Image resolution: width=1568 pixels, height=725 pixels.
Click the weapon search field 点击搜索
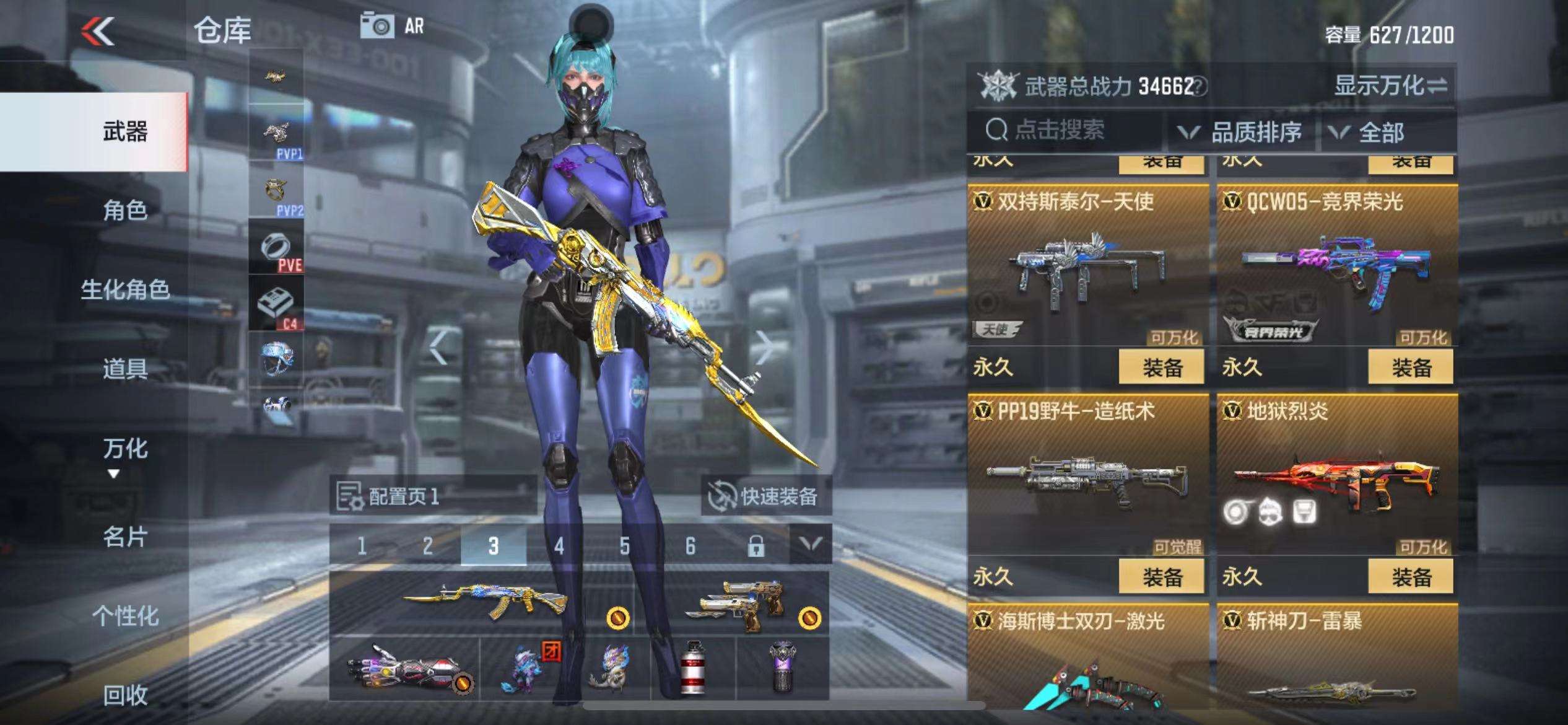1059,130
